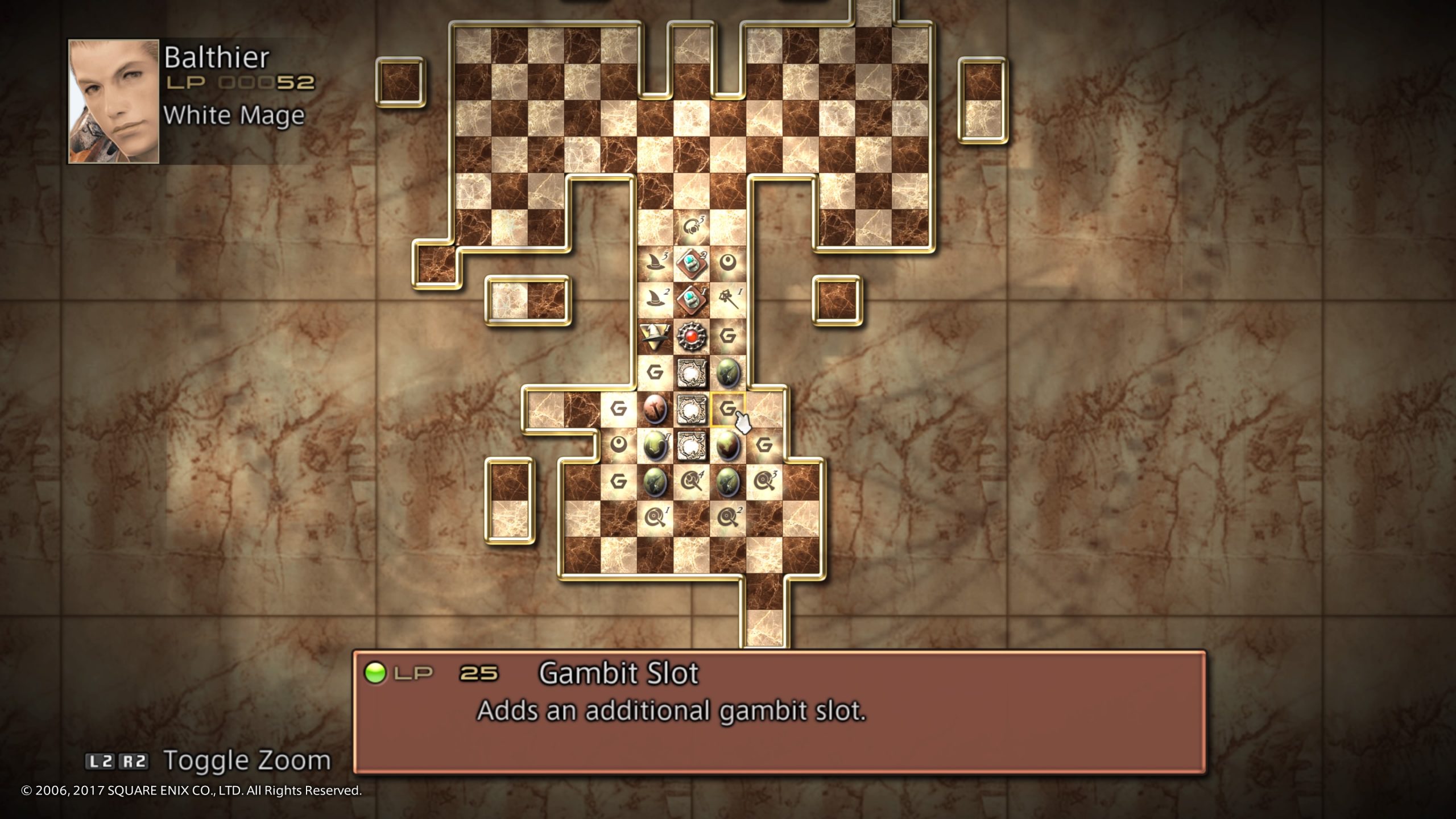Image resolution: width=1456 pixels, height=819 pixels.
Task: Select the White Magick 3 book license
Action: coord(691,445)
